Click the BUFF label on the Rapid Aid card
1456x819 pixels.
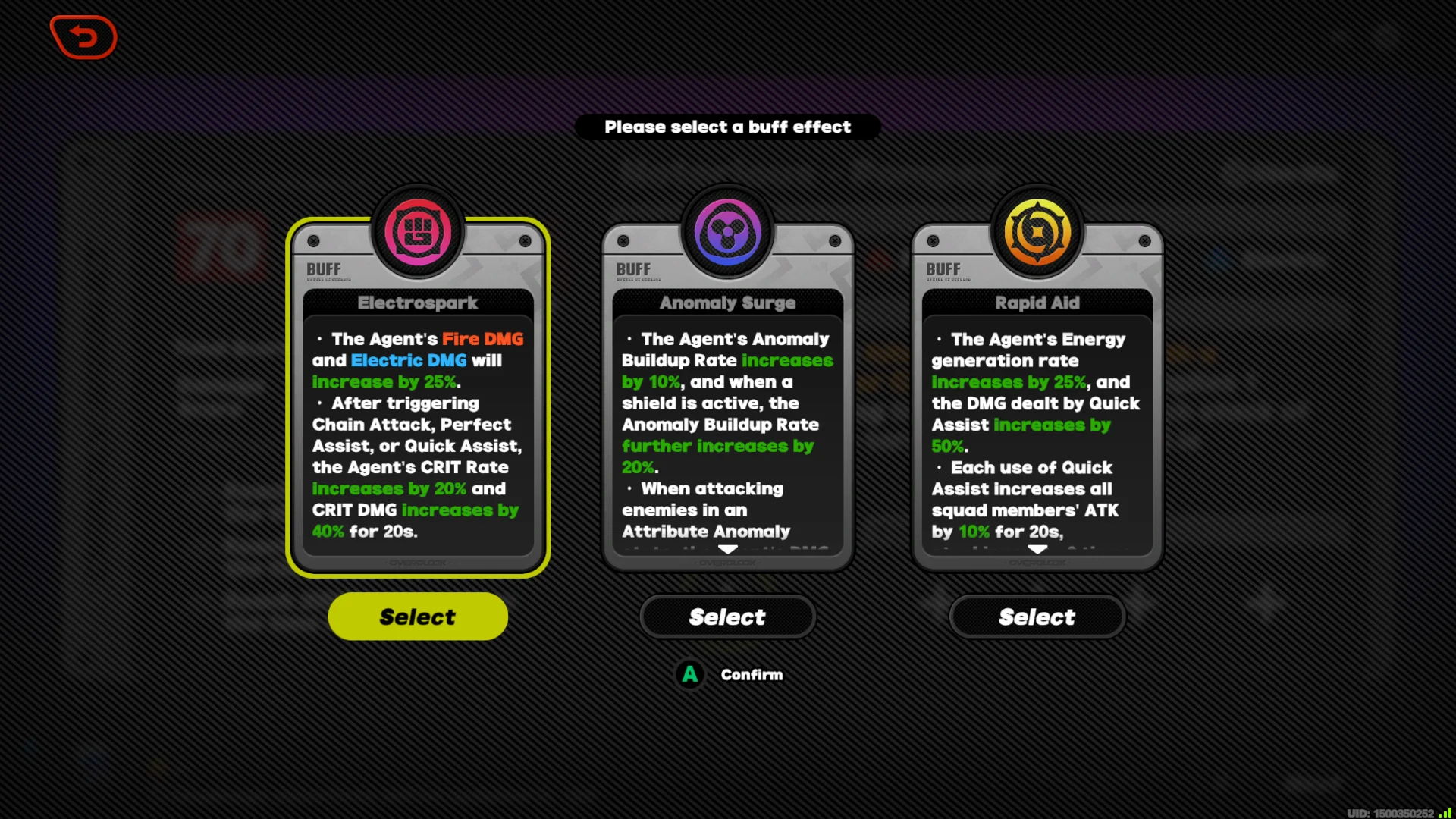pyautogui.click(x=942, y=268)
